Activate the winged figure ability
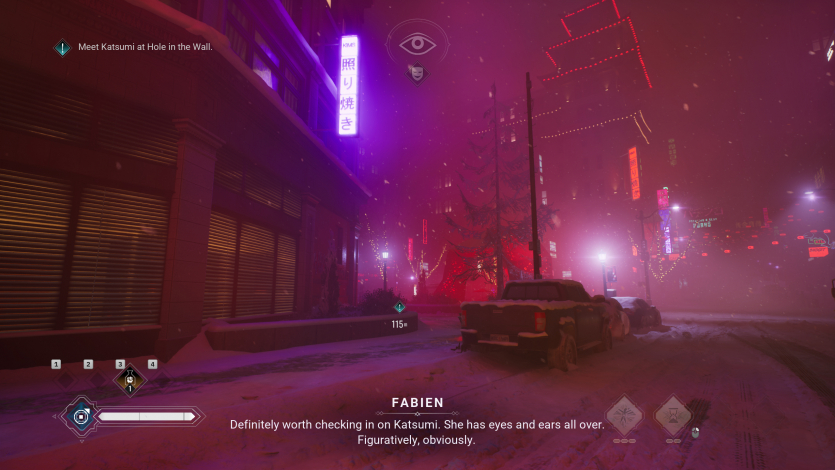The width and height of the screenshot is (835, 470). point(625,415)
